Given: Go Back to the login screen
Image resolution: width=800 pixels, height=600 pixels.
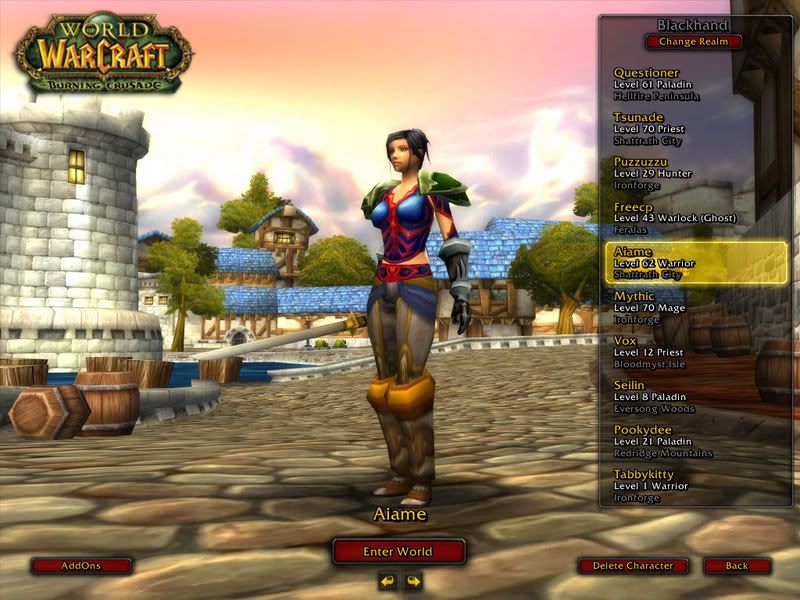Looking at the screenshot, I should pos(737,566).
